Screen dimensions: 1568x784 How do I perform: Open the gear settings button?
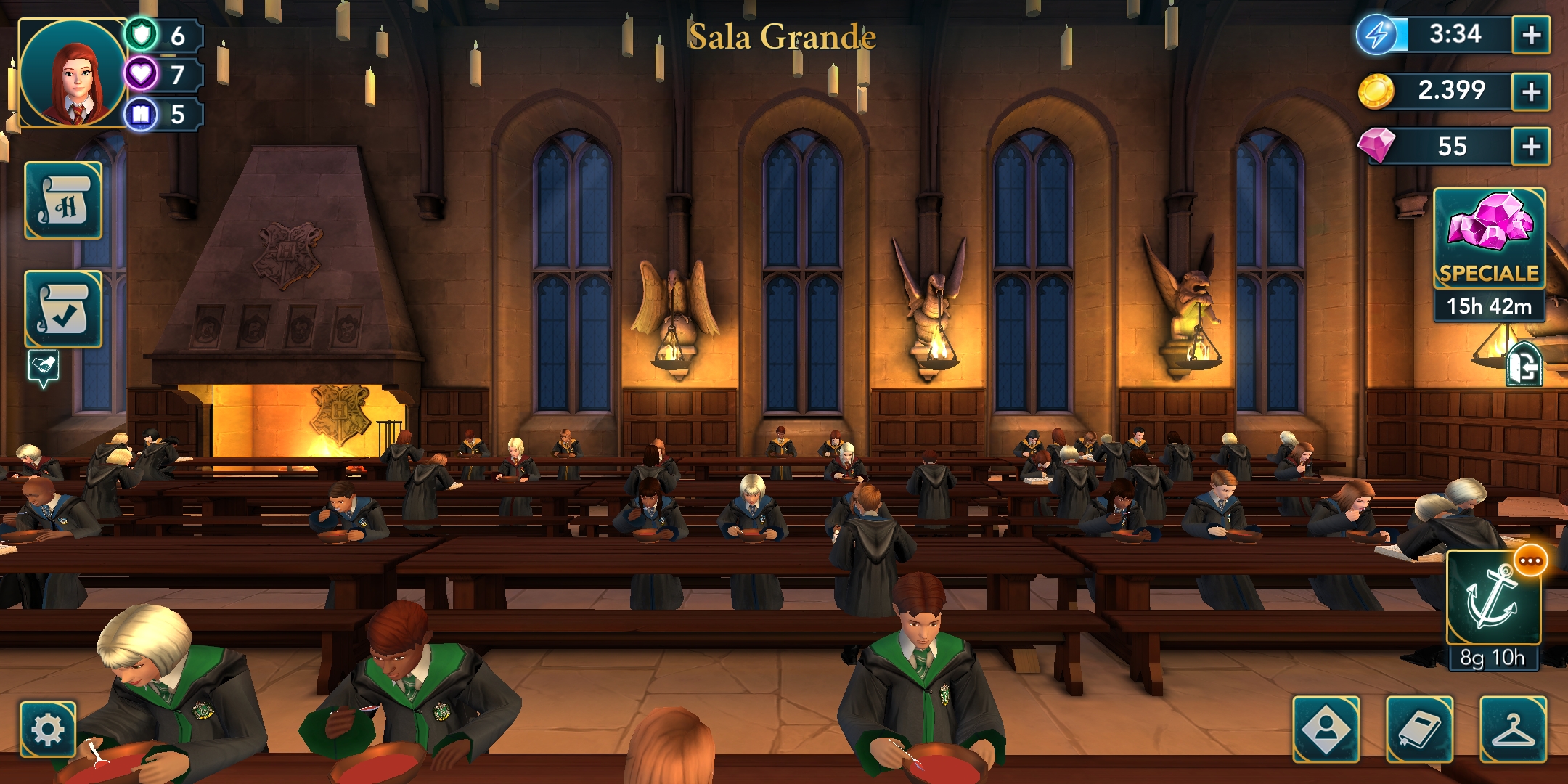tap(48, 729)
